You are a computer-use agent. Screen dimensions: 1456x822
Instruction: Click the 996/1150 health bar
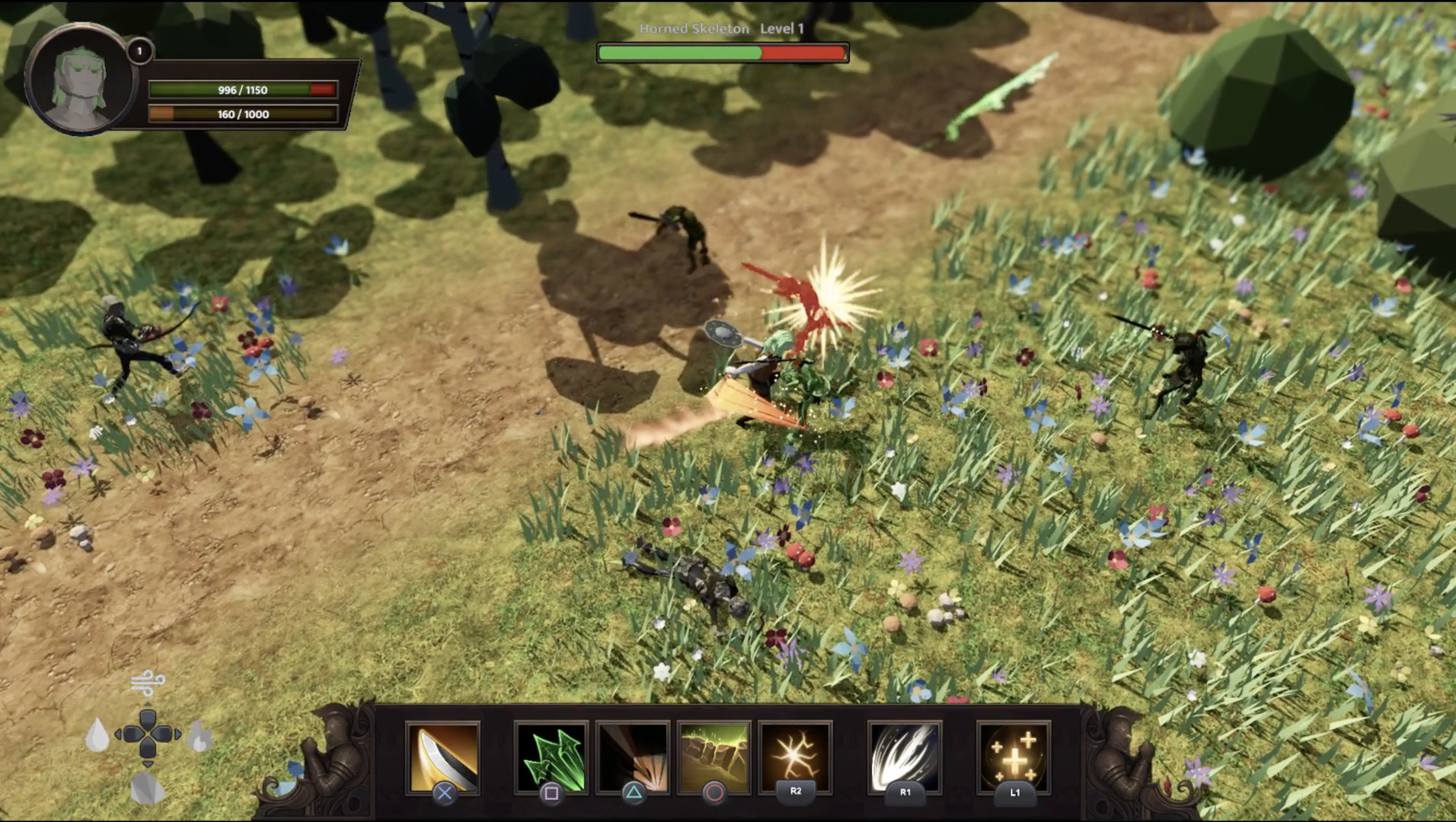click(x=242, y=89)
